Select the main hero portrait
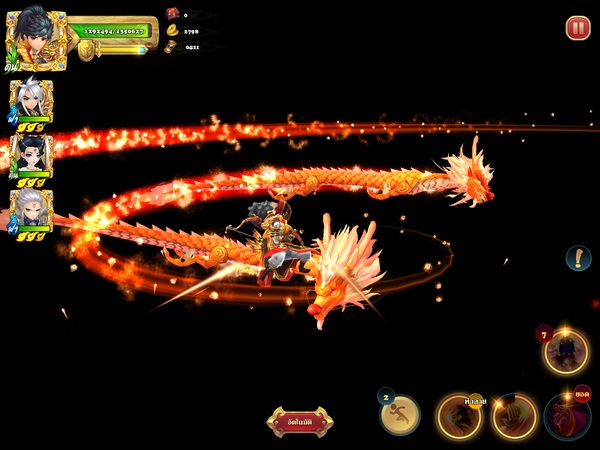The image size is (600, 450). (37, 37)
